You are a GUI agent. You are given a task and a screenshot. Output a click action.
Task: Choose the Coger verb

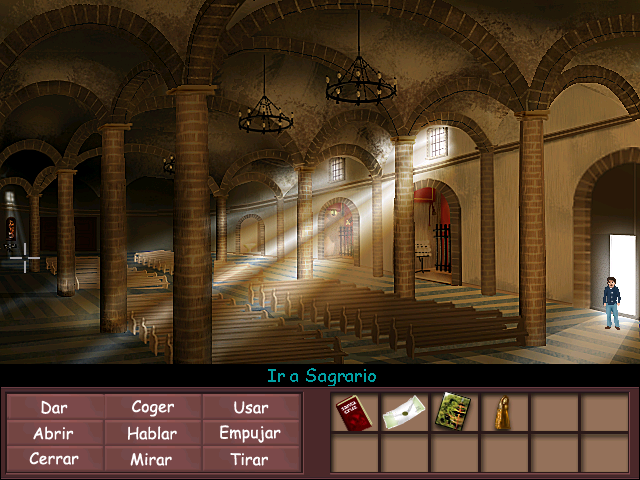coord(152,407)
